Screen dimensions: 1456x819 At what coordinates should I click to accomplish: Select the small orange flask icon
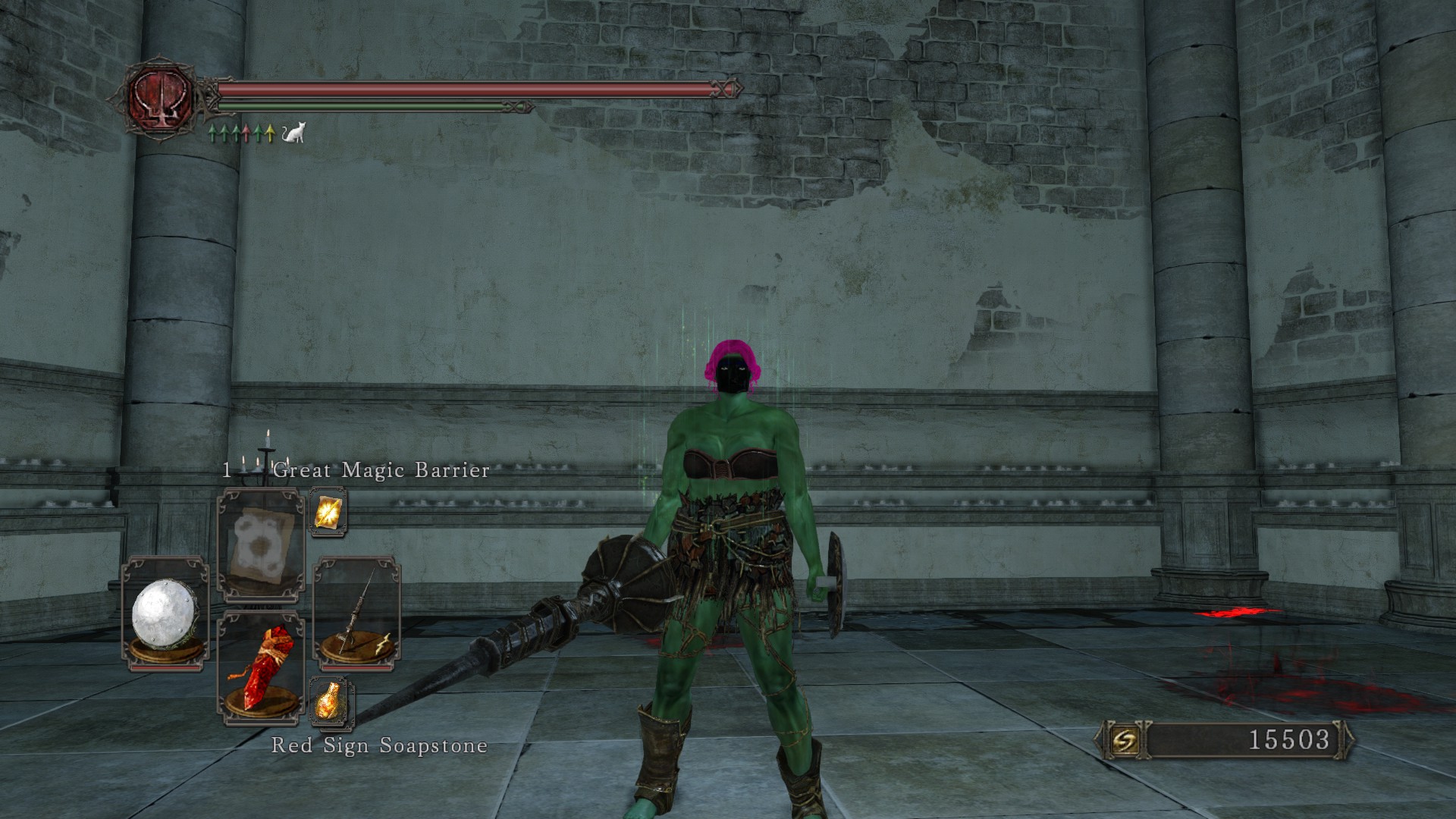pyautogui.click(x=329, y=699)
